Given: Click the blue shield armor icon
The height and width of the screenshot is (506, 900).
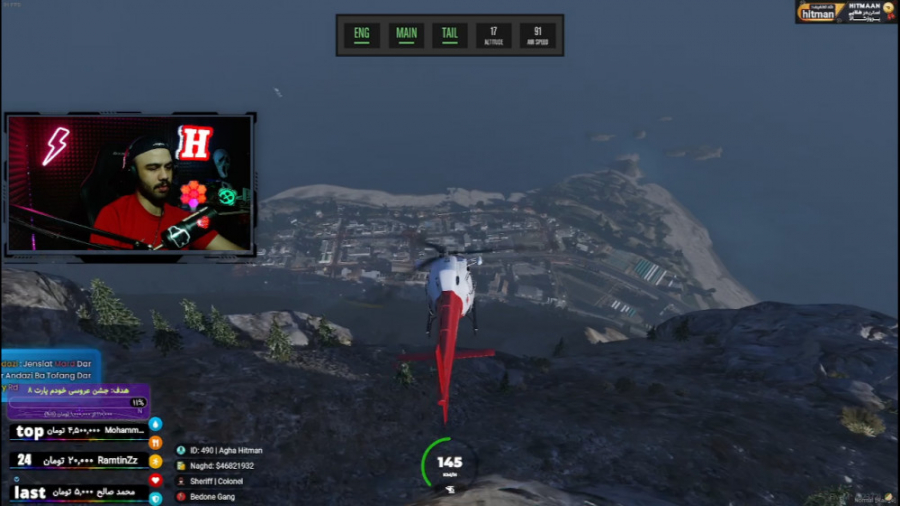Looking at the screenshot, I should pos(155,497).
